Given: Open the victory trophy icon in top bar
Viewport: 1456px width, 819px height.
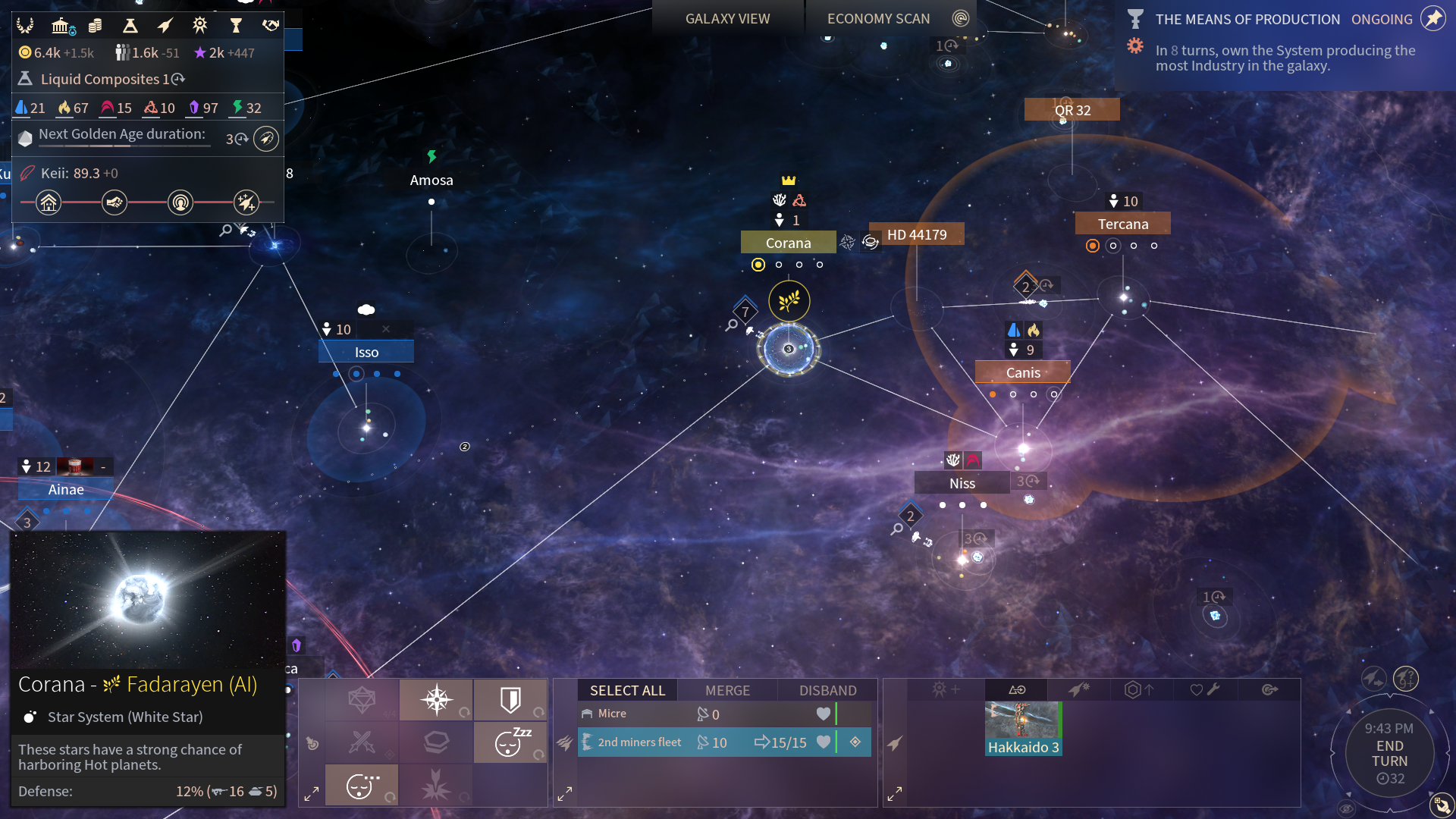Looking at the screenshot, I should click(x=235, y=26).
